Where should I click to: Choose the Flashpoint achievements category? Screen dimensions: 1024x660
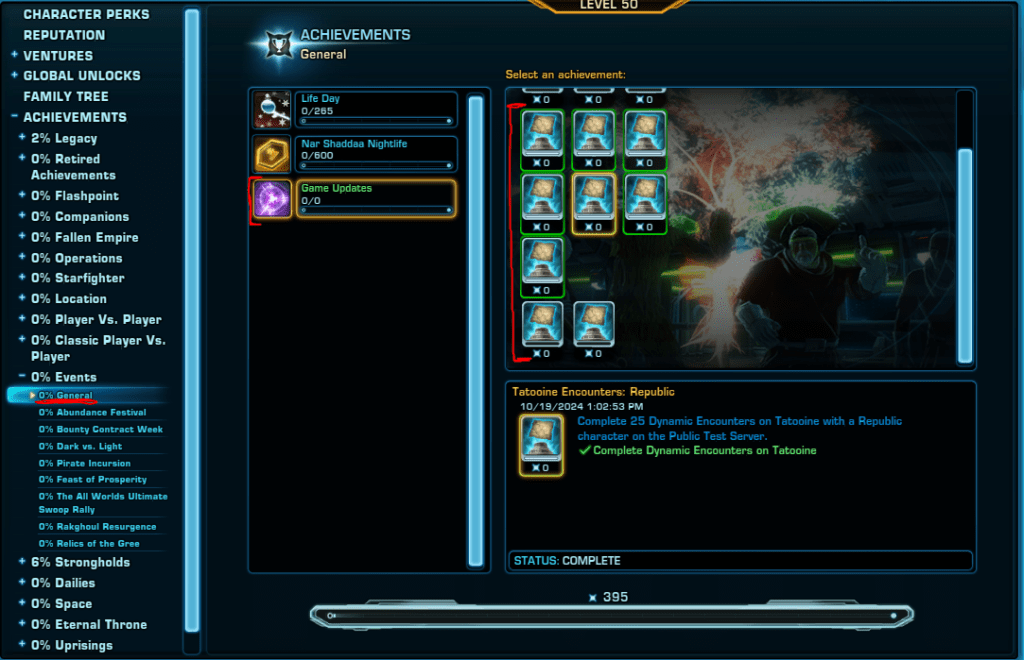[75, 196]
